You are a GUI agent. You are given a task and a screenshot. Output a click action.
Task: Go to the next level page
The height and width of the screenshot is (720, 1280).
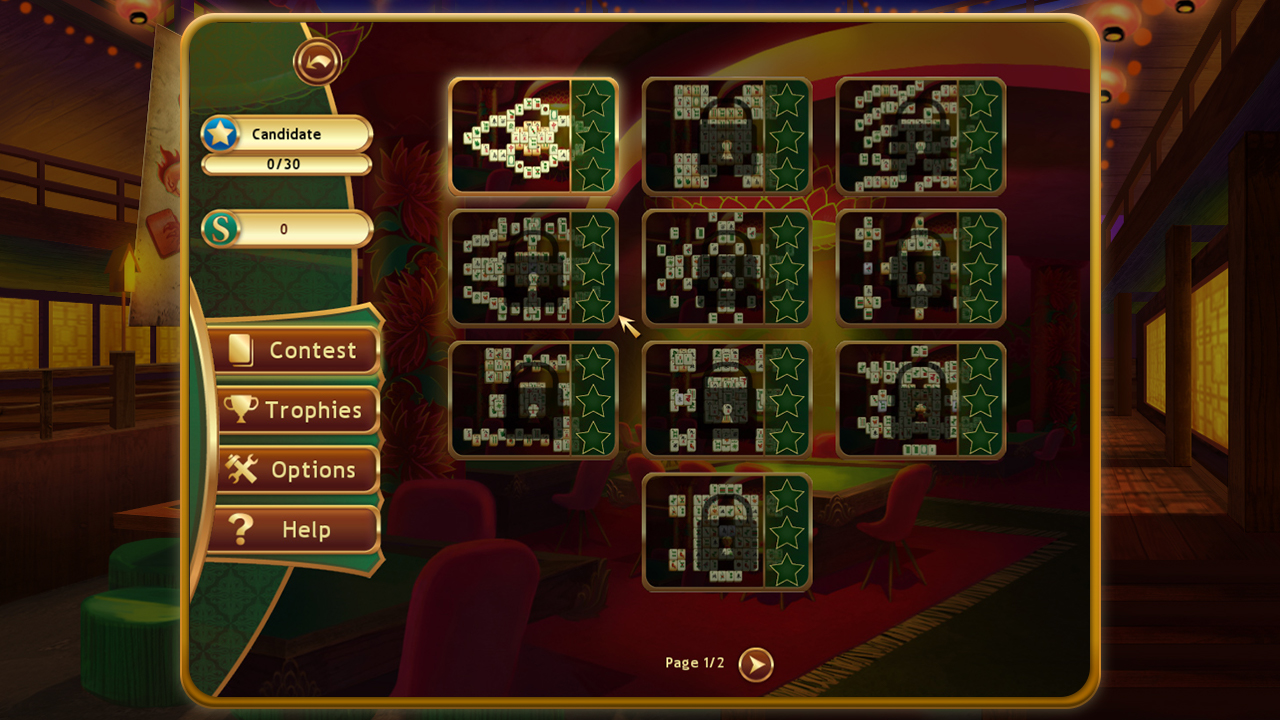coord(756,664)
